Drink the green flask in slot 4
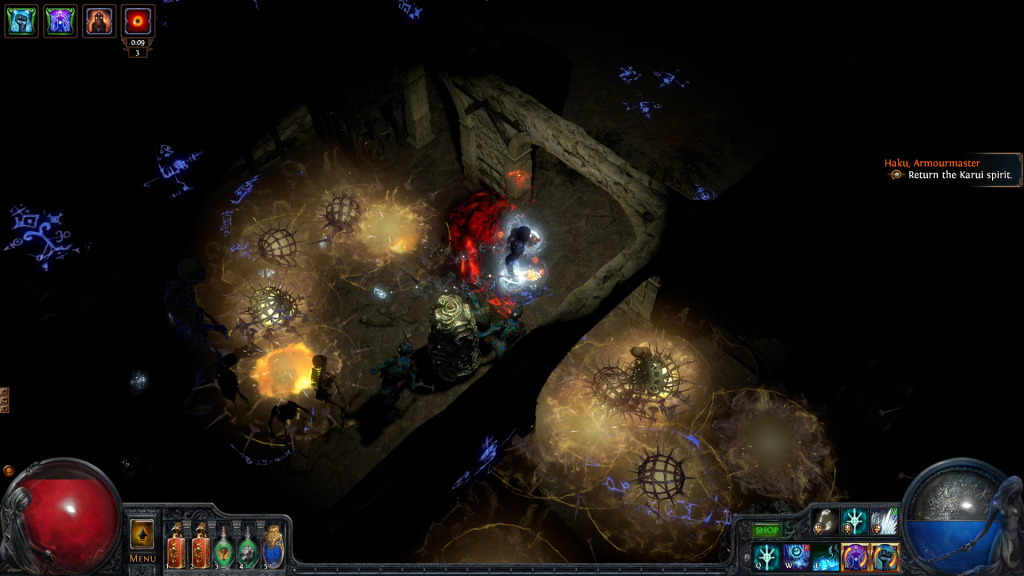Viewport: 1024px width, 576px height. click(248, 546)
